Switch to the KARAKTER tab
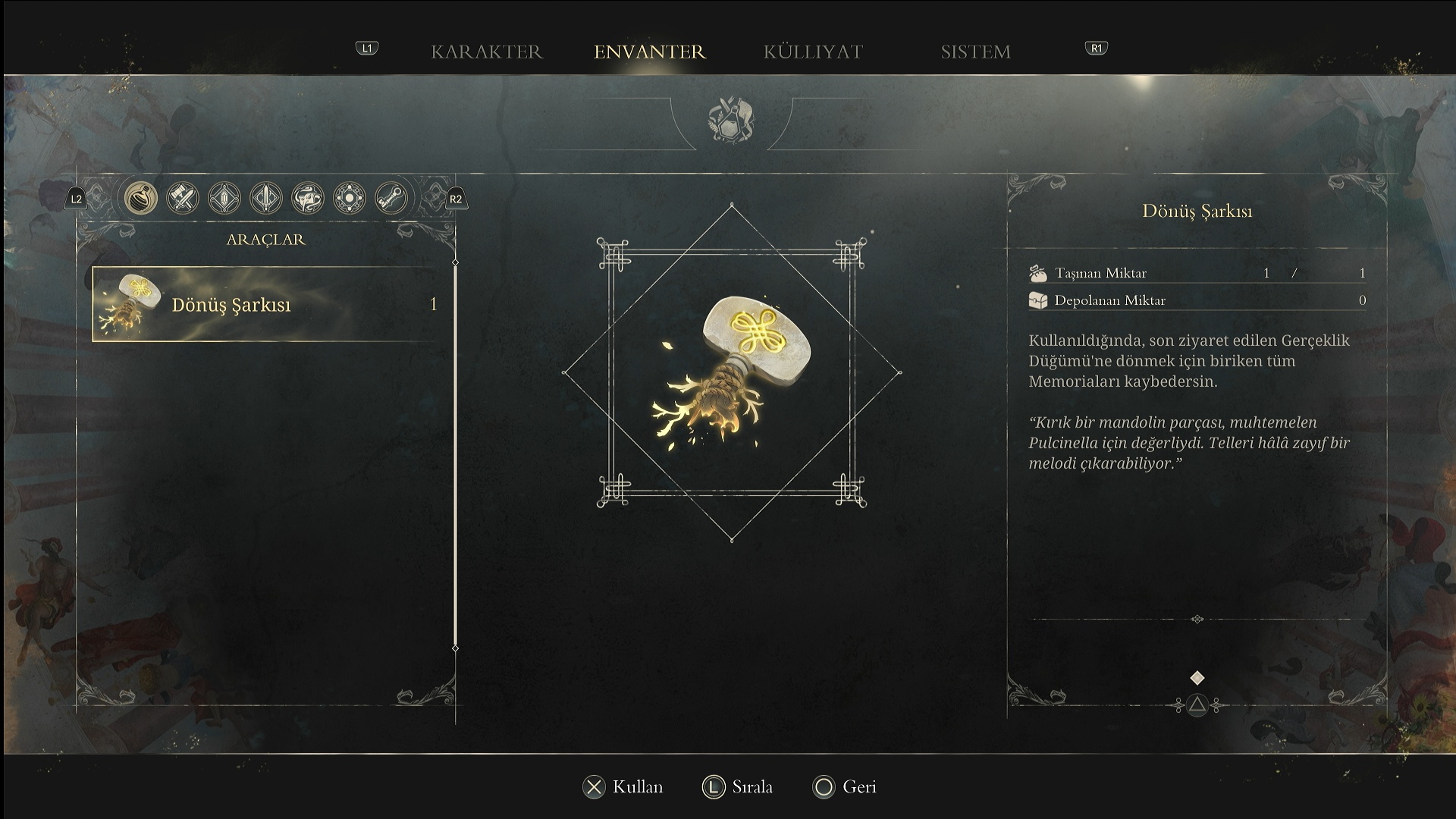 pyautogui.click(x=487, y=52)
